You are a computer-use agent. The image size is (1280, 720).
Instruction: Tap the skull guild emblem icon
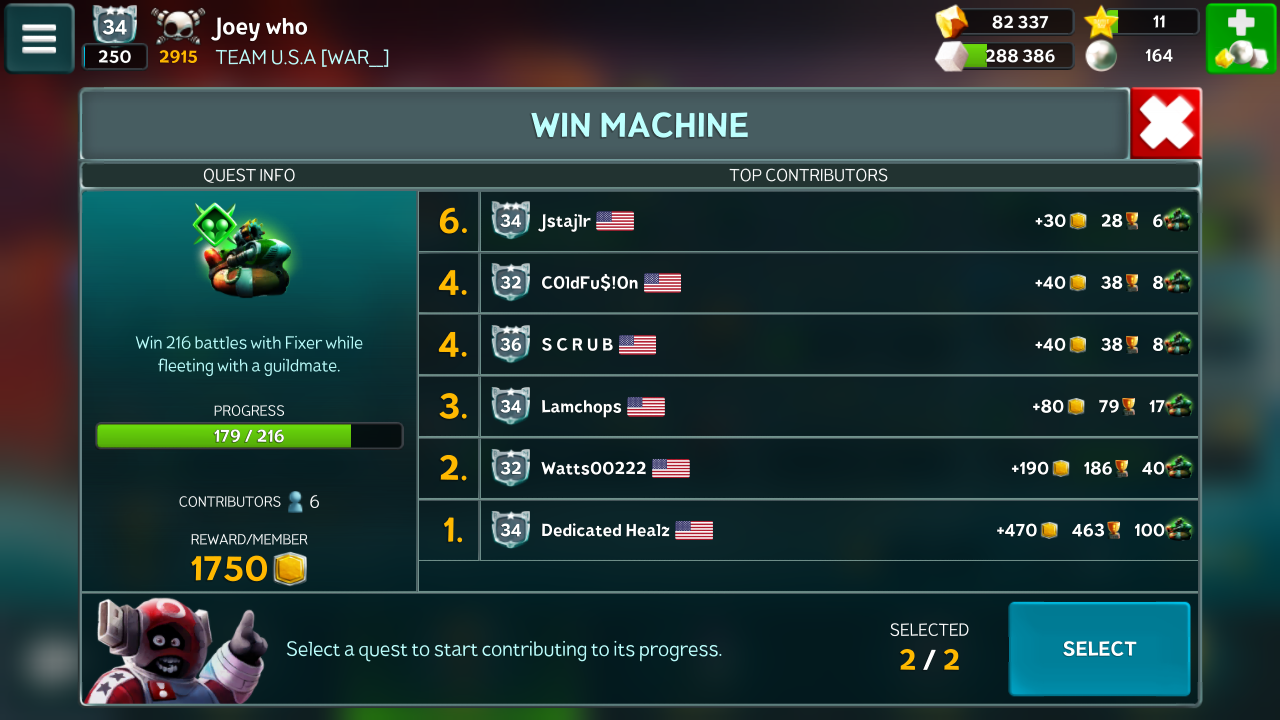[178, 25]
